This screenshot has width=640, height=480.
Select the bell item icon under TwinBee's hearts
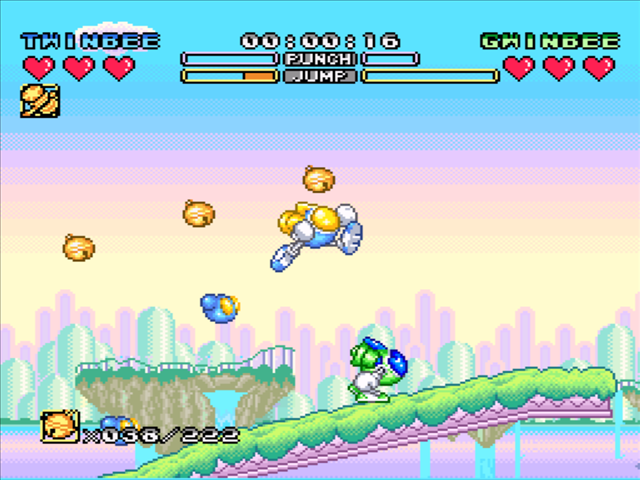39,101
